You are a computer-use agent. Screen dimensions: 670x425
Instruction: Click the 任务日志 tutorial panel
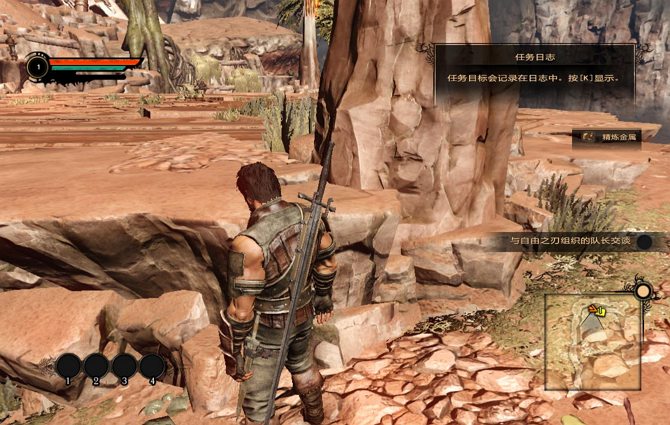pos(534,71)
